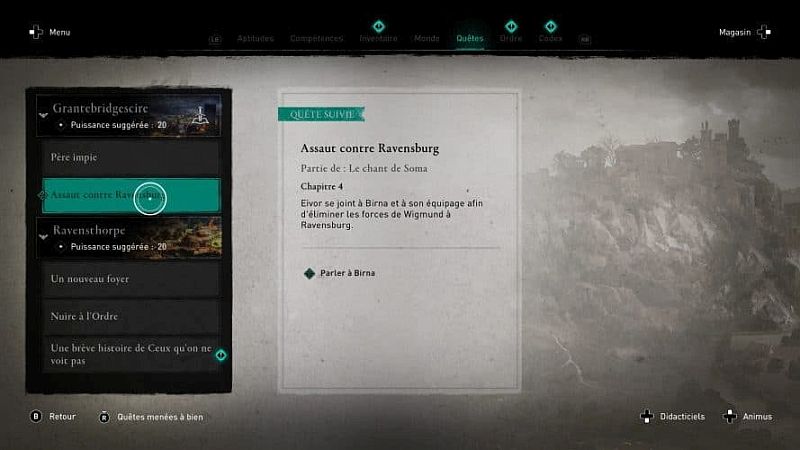Open the Magasin store
800x450 pixels.
click(x=744, y=32)
